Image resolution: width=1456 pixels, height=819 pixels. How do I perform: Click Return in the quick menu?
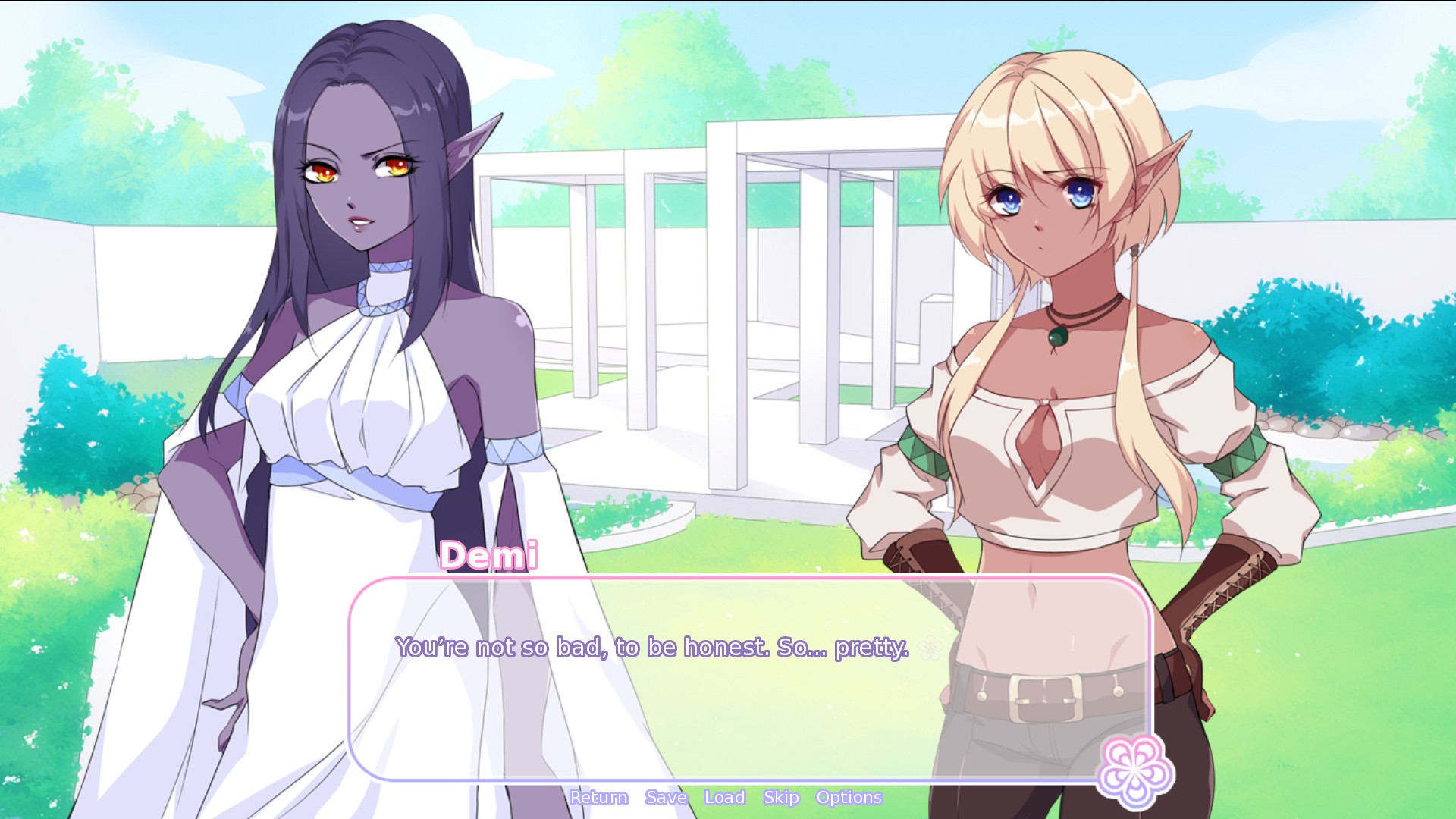click(598, 798)
